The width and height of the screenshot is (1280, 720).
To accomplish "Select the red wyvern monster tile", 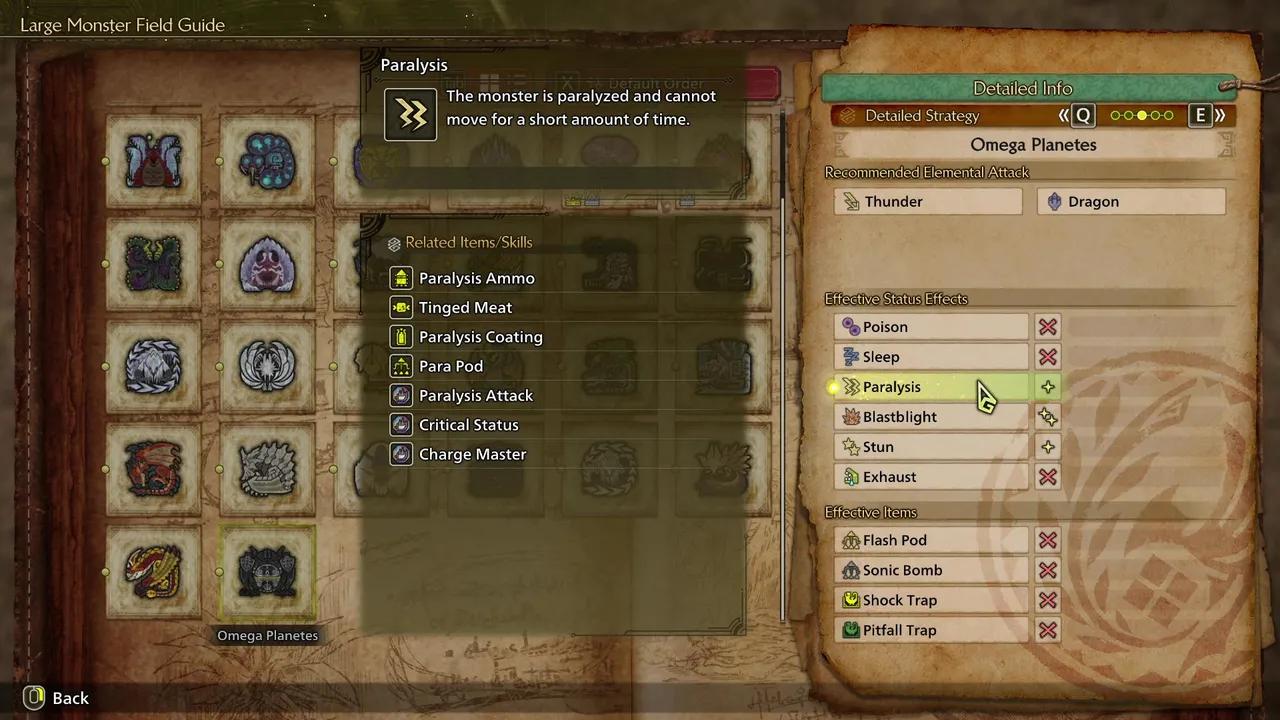I will pyautogui.click(x=153, y=468).
